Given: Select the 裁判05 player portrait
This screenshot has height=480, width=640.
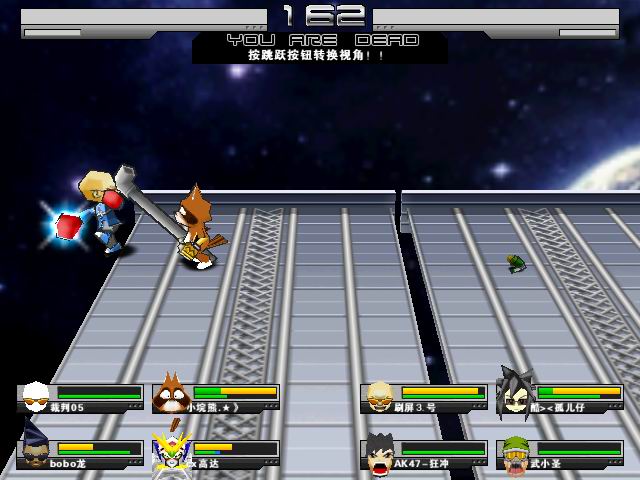Looking at the screenshot, I should (x=36, y=396).
